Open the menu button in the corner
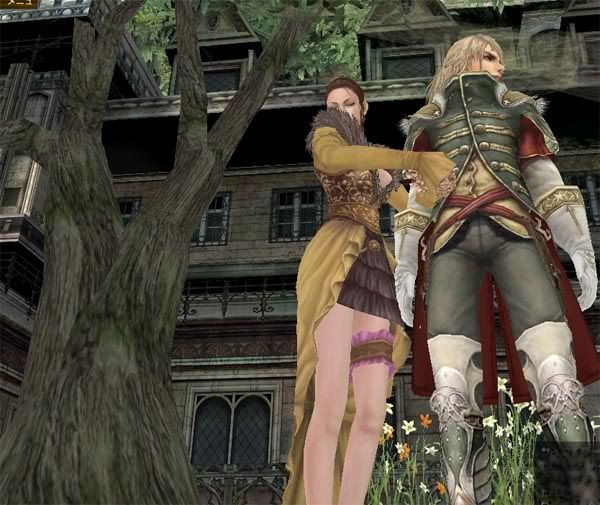This screenshot has width=600, height=505. 17,4
